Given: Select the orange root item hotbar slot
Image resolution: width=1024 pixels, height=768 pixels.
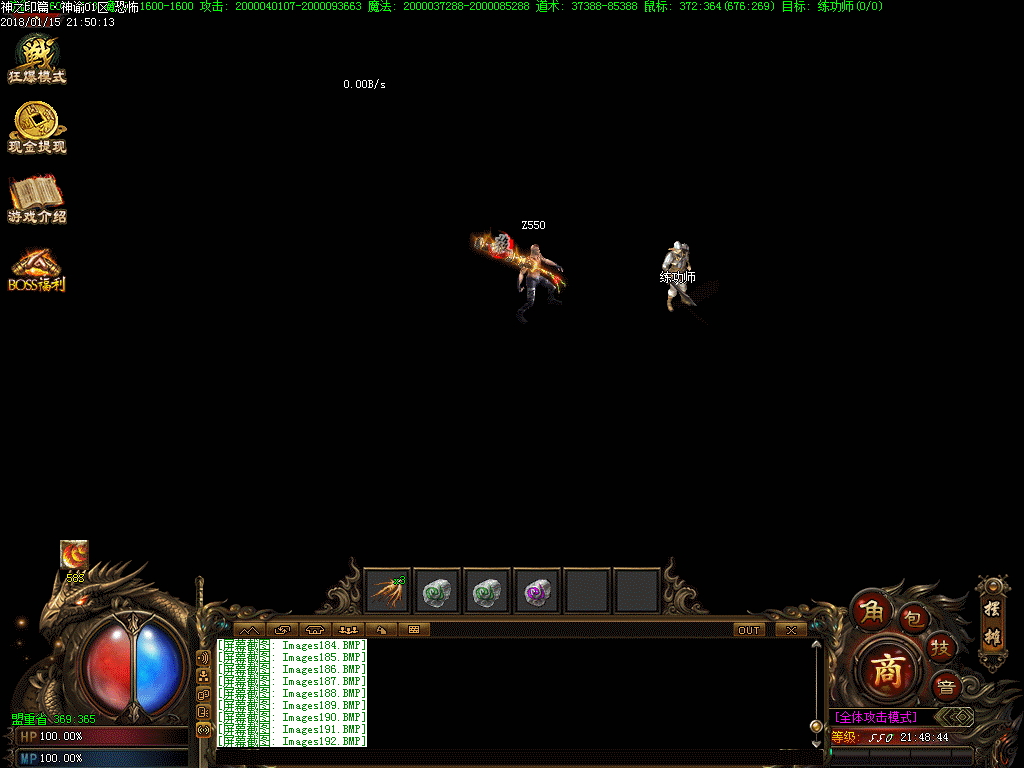Looking at the screenshot, I should coord(387,591).
